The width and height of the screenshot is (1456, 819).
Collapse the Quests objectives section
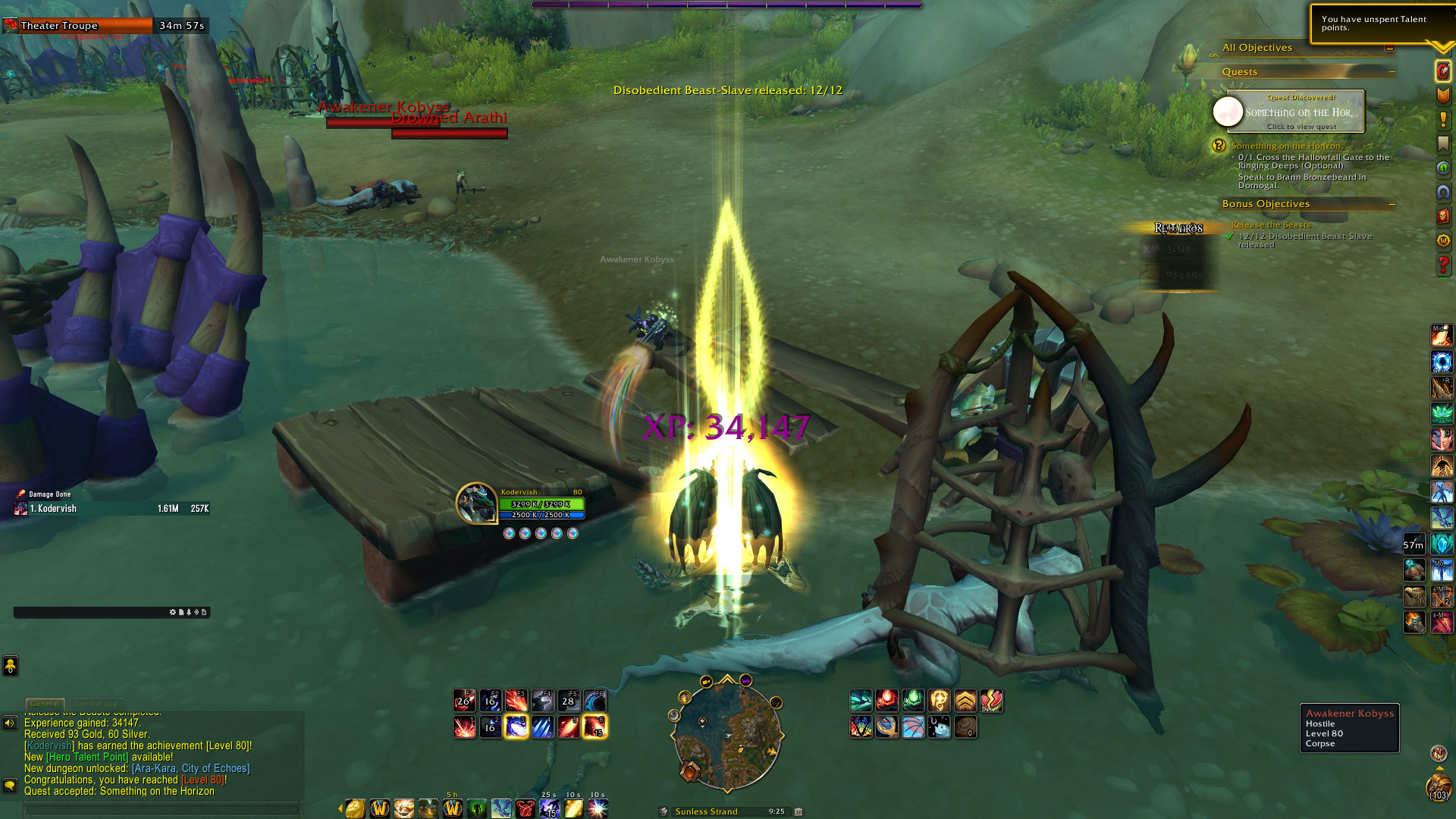(1392, 72)
